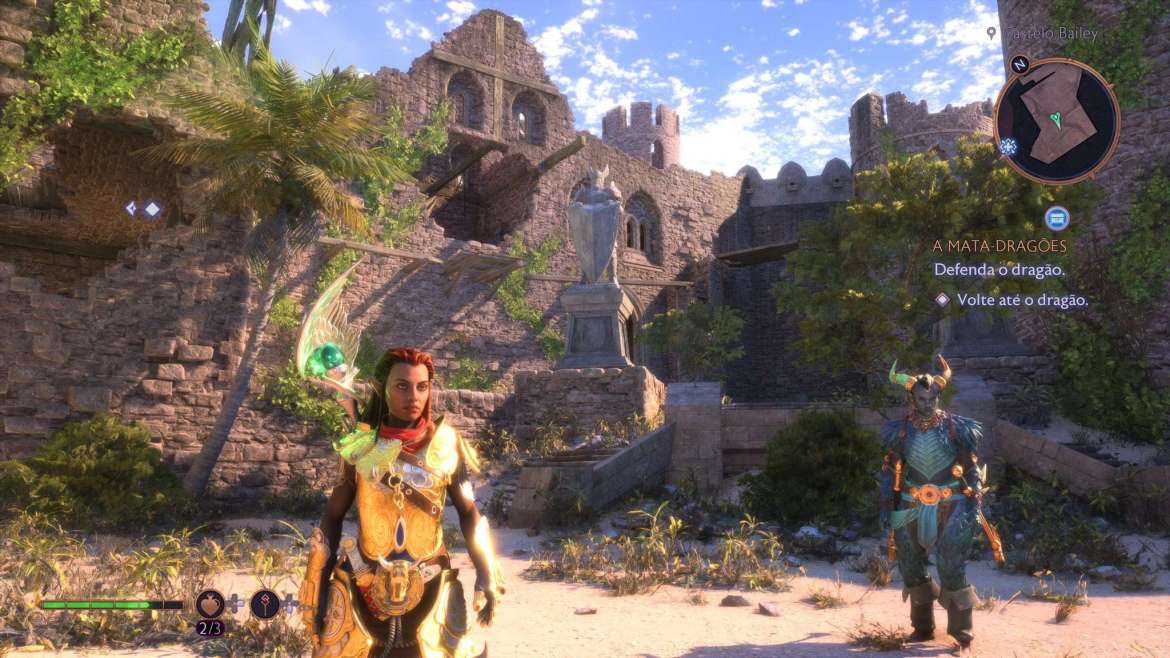Click the snowflake marker on minimap edge

(x=1006, y=146)
